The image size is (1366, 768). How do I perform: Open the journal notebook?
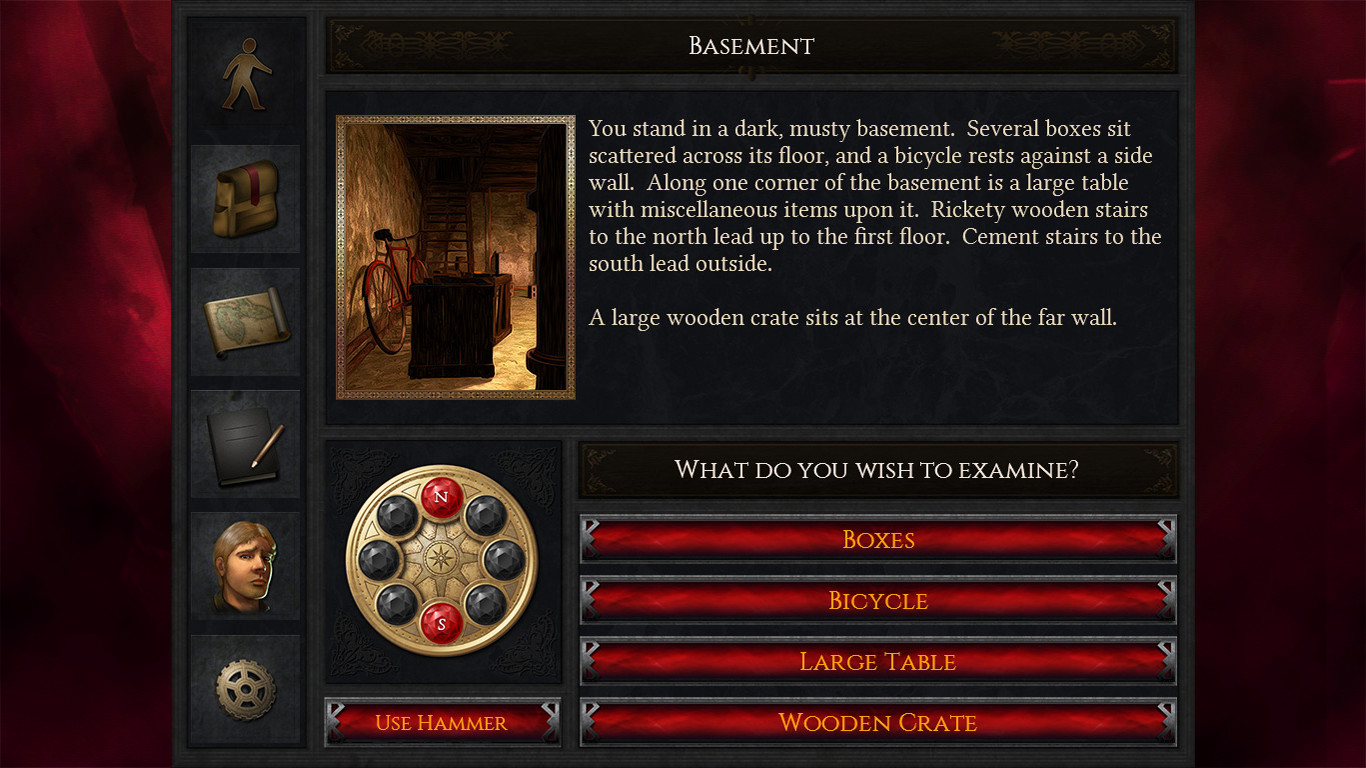[x=244, y=444]
